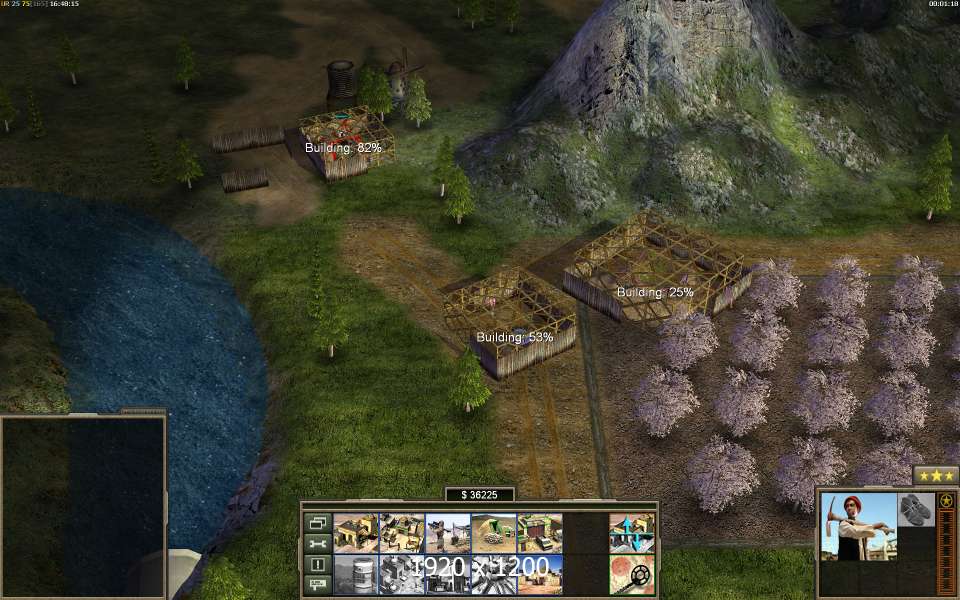960x600 pixels.
Task: Choose the garage with parked vehicle icon
Action: click(539, 533)
